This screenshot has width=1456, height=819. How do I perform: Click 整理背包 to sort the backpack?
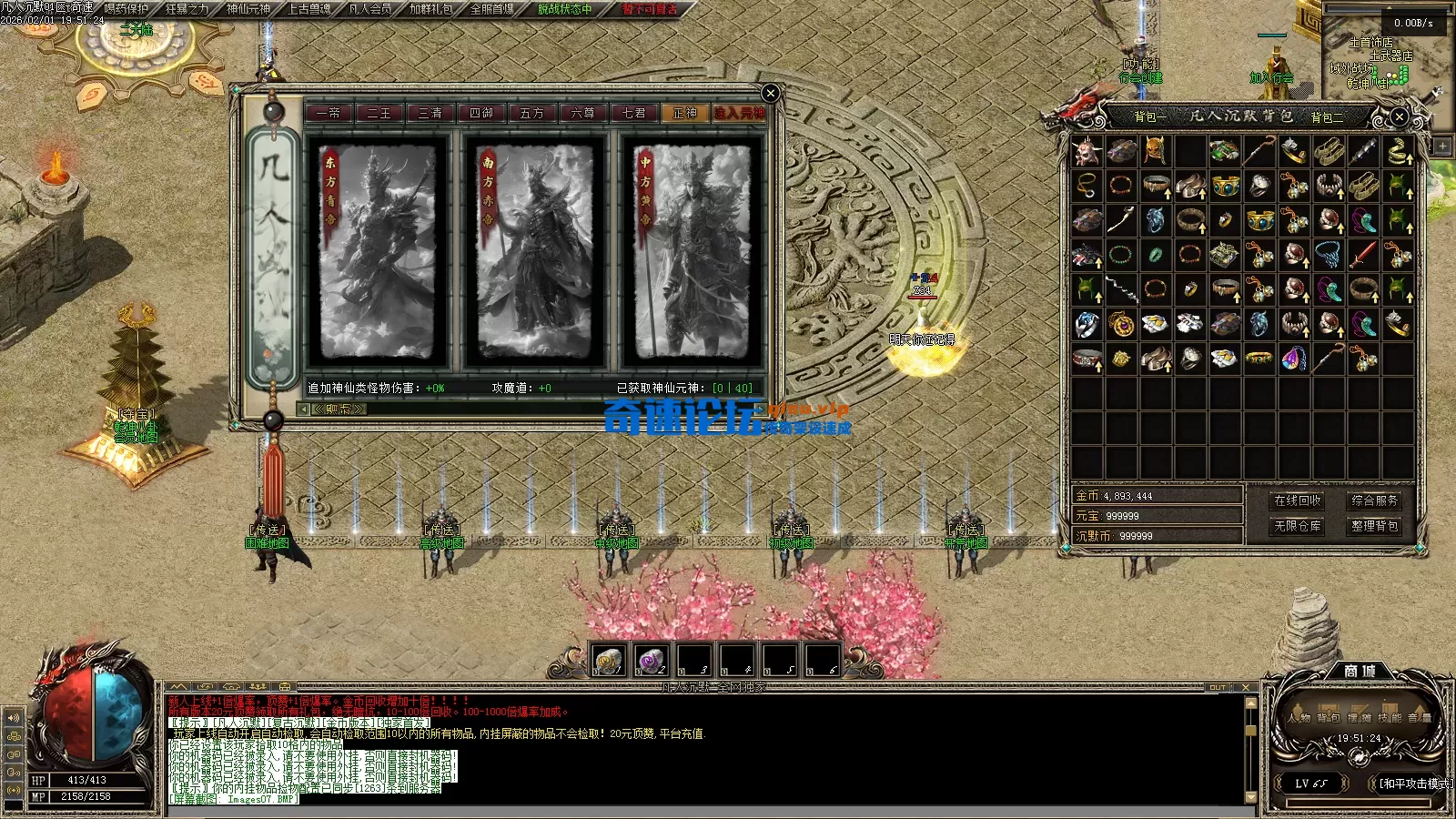coord(1374,526)
